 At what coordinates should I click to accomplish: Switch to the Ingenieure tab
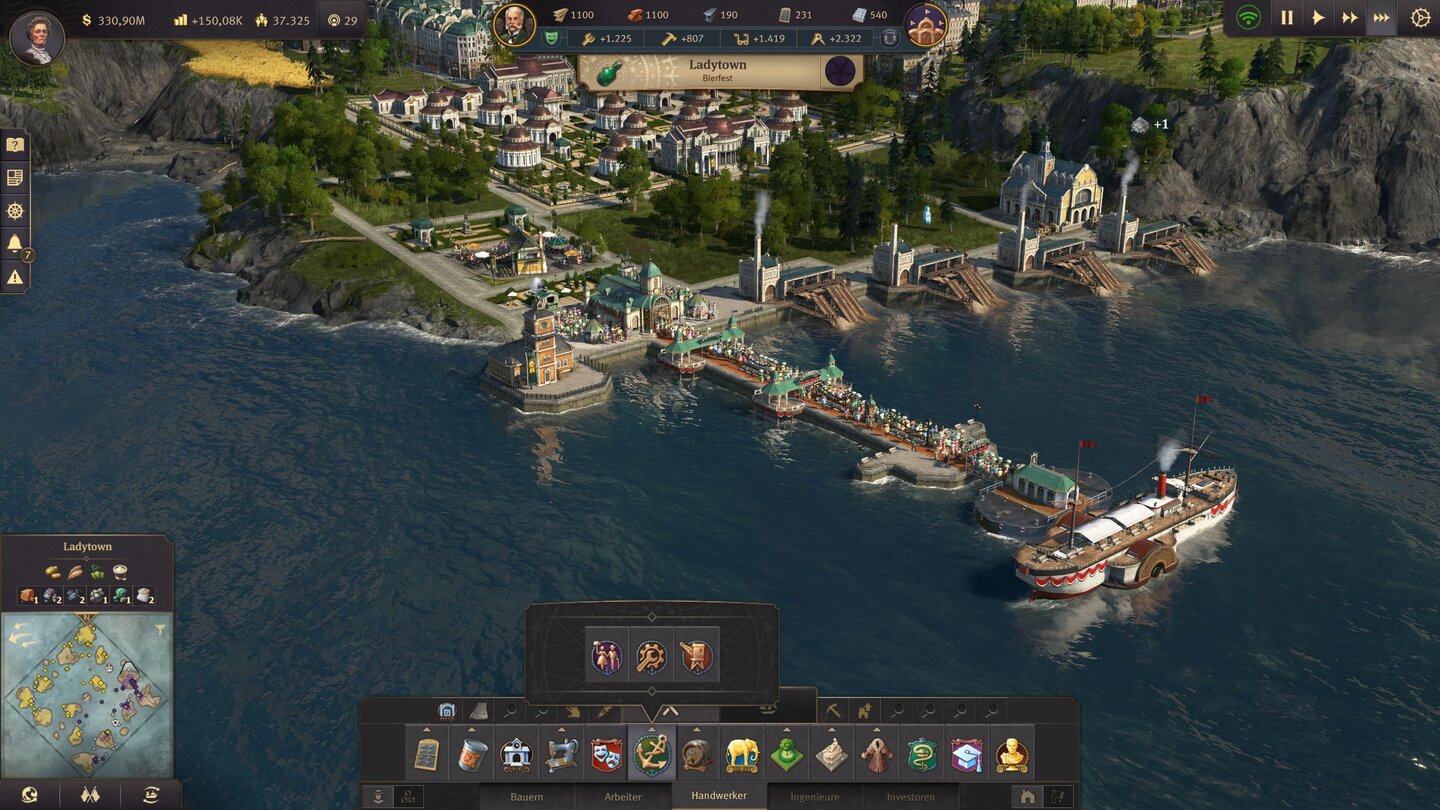813,794
